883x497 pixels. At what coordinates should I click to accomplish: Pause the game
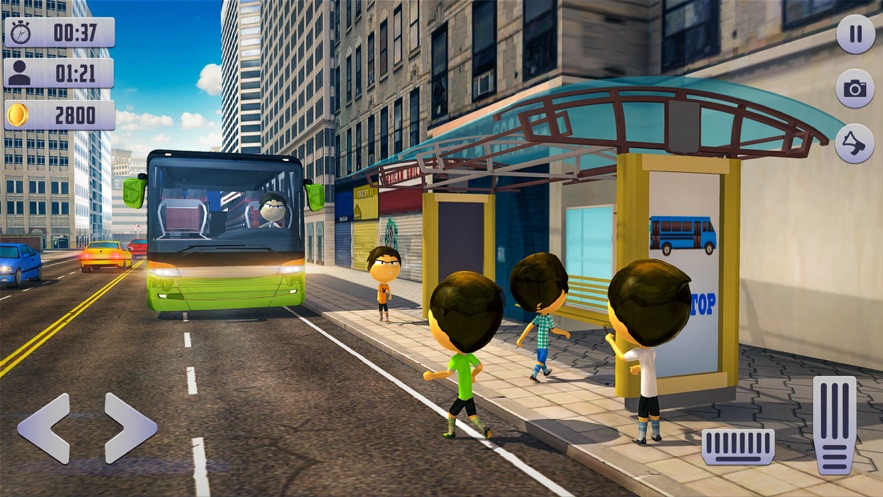click(855, 34)
